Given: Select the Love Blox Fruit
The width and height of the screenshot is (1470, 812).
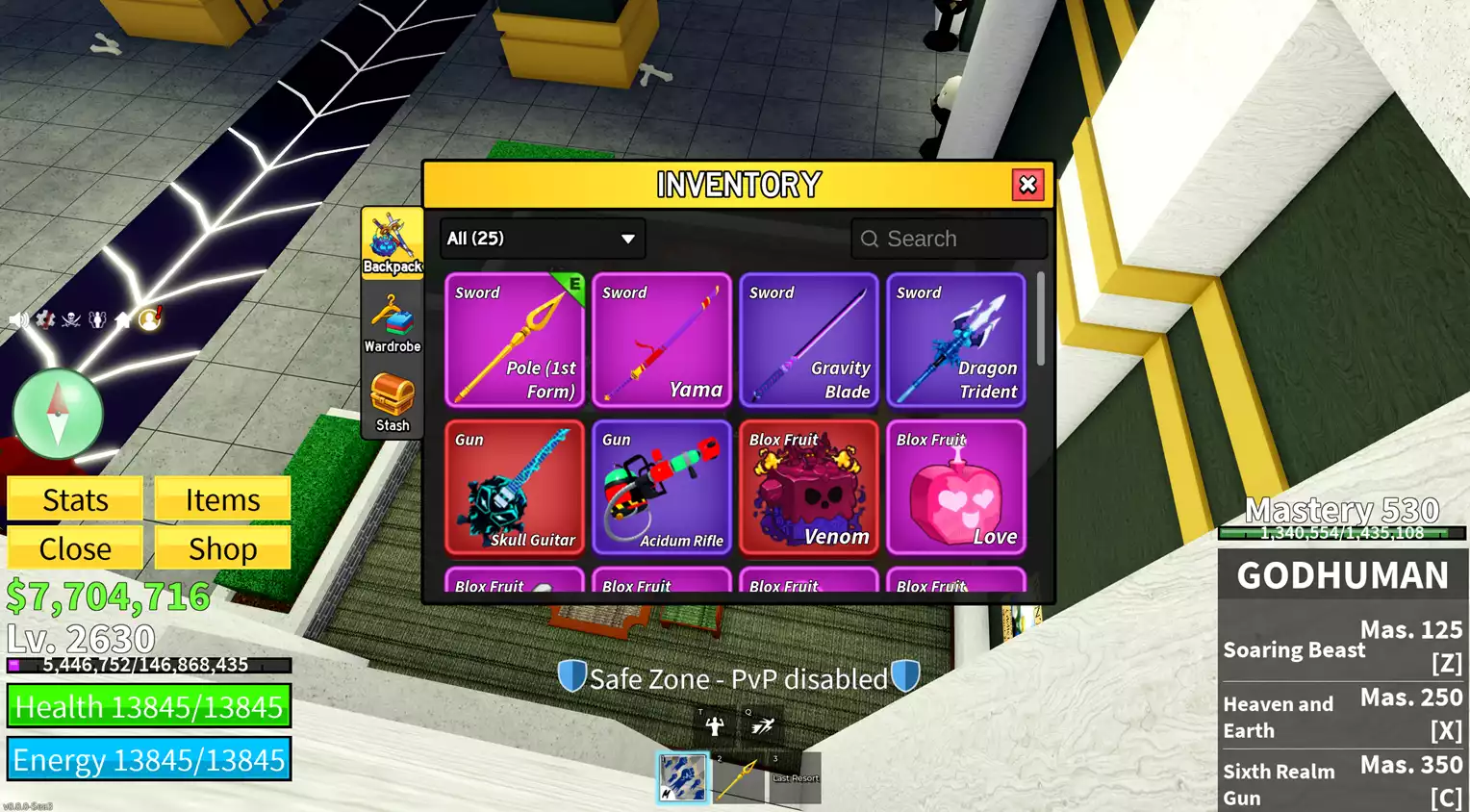Looking at the screenshot, I should click(956, 488).
